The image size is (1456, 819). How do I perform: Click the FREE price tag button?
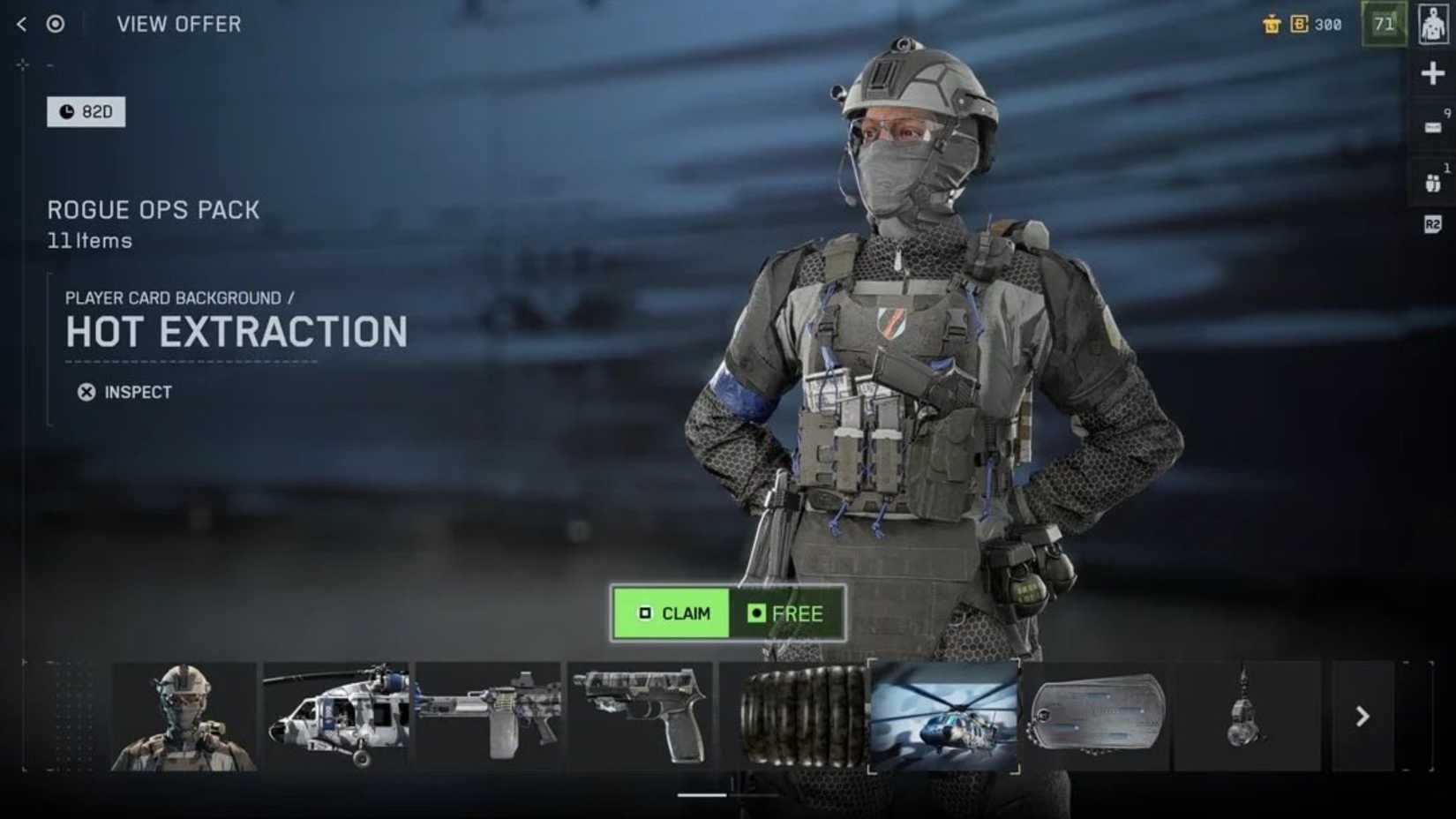788,613
